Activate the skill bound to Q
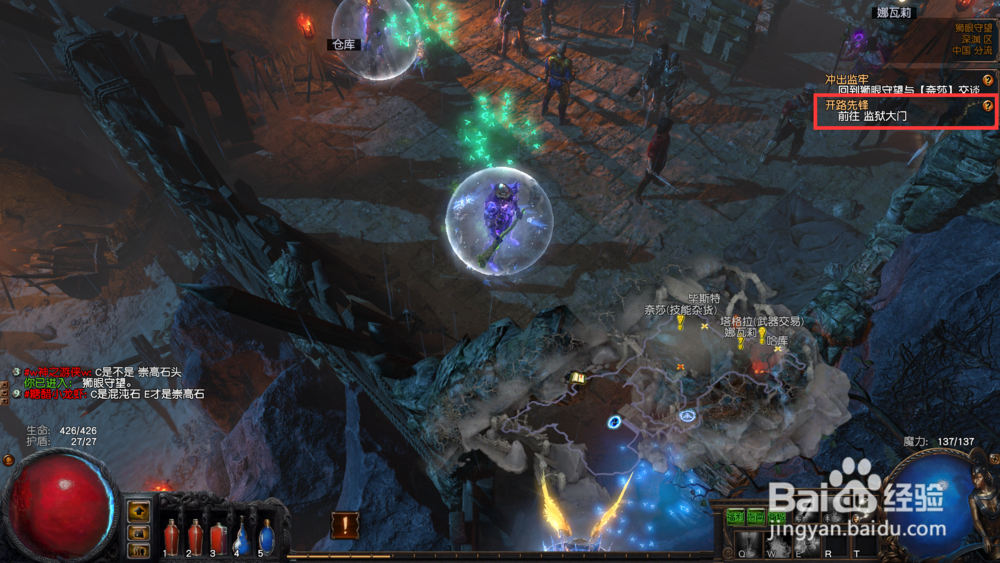The image size is (1000, 563). coord(743,544)
